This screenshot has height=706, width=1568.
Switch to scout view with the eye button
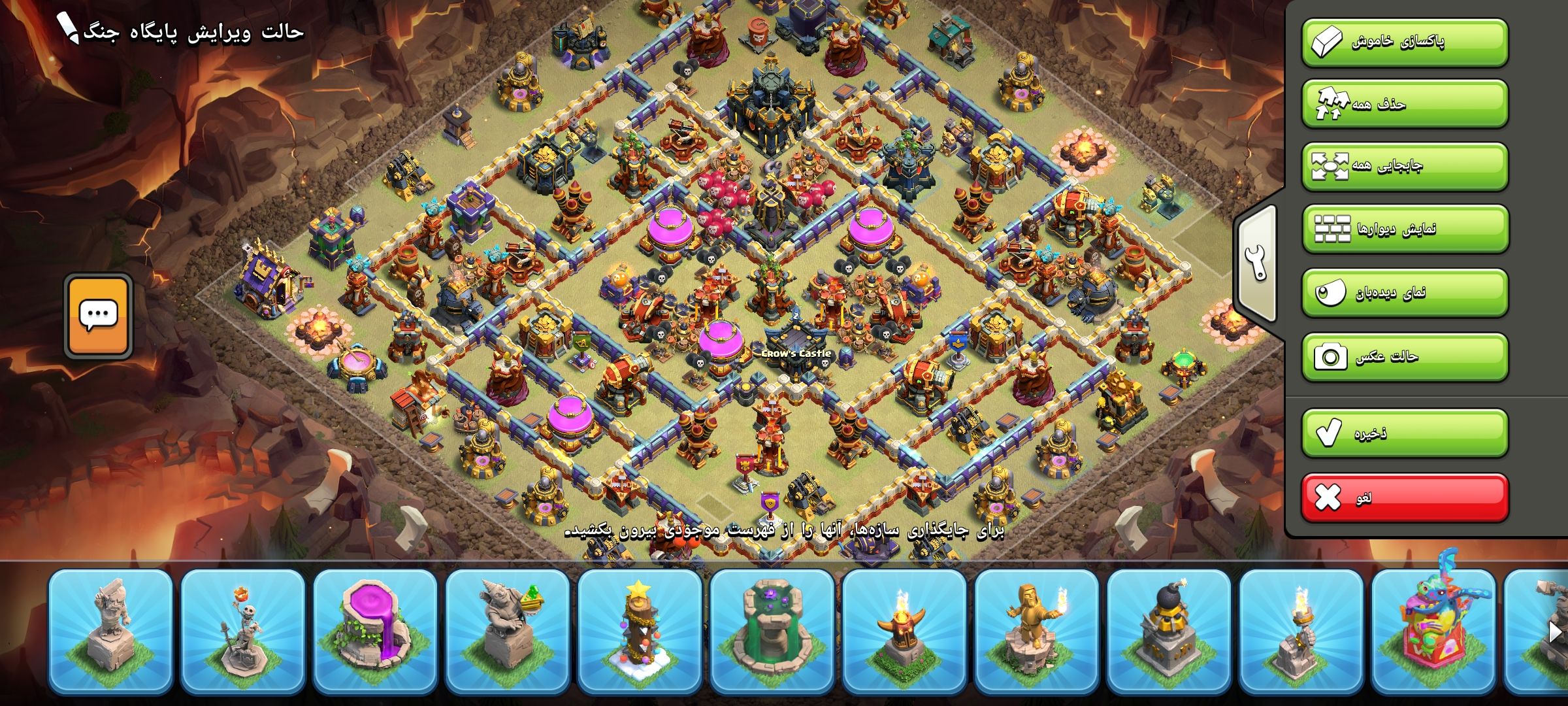[x=1405, y=292]
